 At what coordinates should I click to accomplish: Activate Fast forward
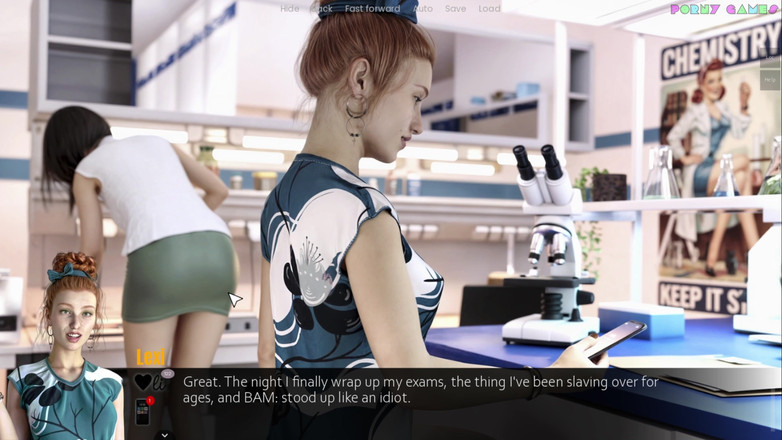point(372,9)
